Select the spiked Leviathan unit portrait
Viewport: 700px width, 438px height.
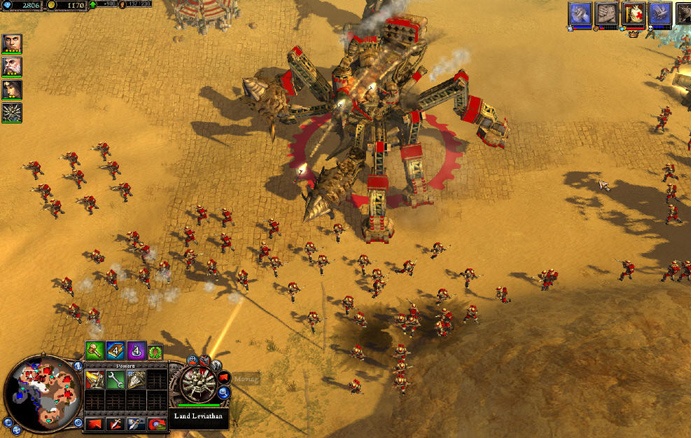click(12, 113)
